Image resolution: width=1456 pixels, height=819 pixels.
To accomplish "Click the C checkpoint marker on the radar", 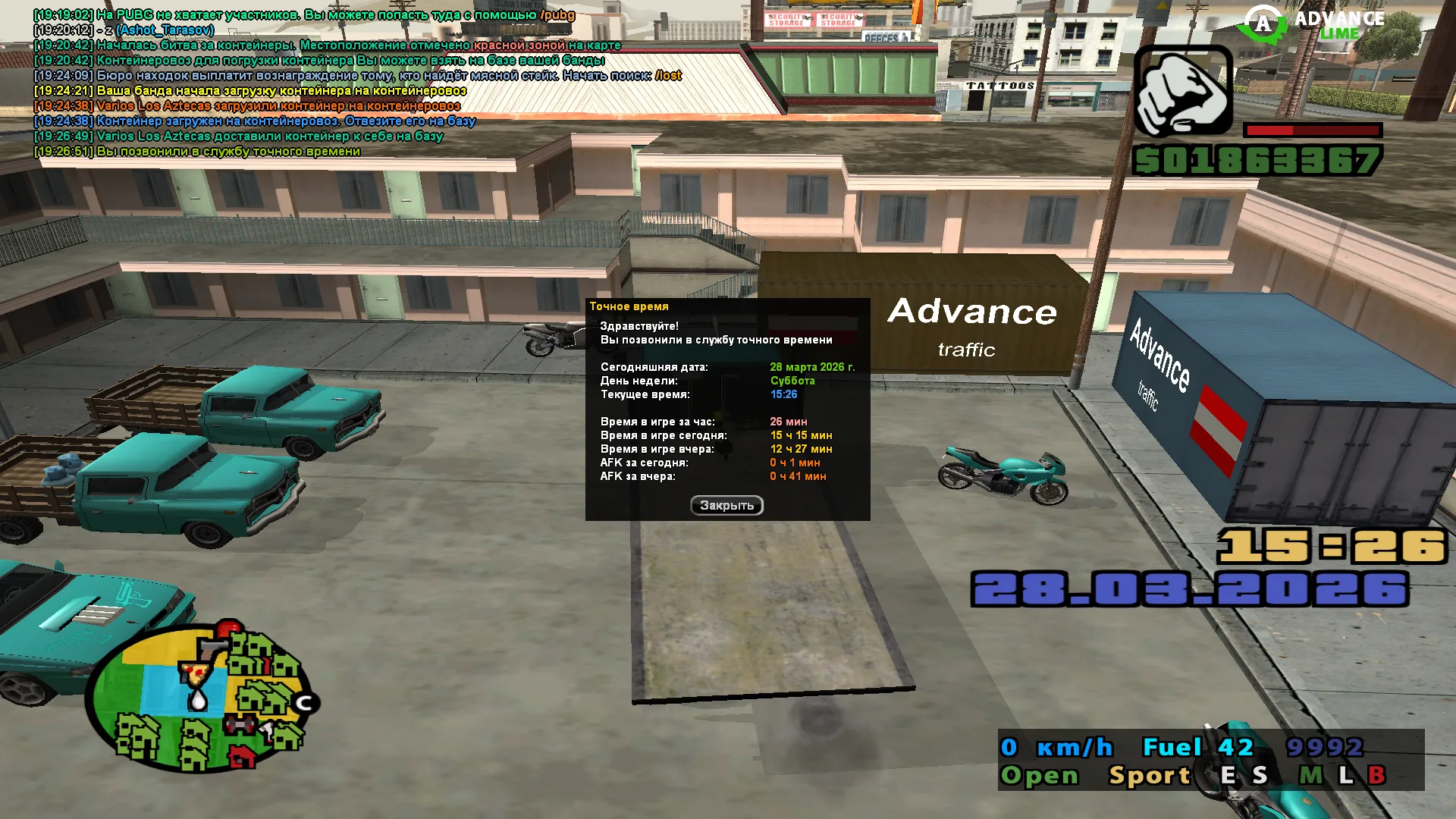I will pos(305,704).
